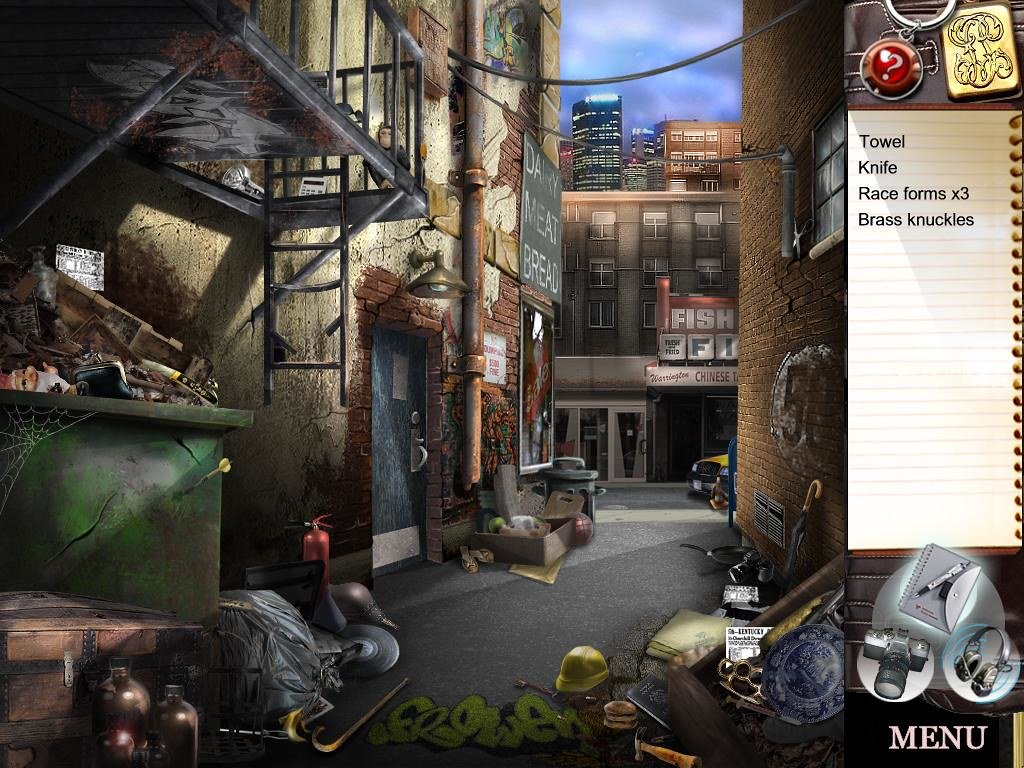Screen dimensions: 1024x768
Task: Select the camera tool icon
Action: tap(897, 662)
